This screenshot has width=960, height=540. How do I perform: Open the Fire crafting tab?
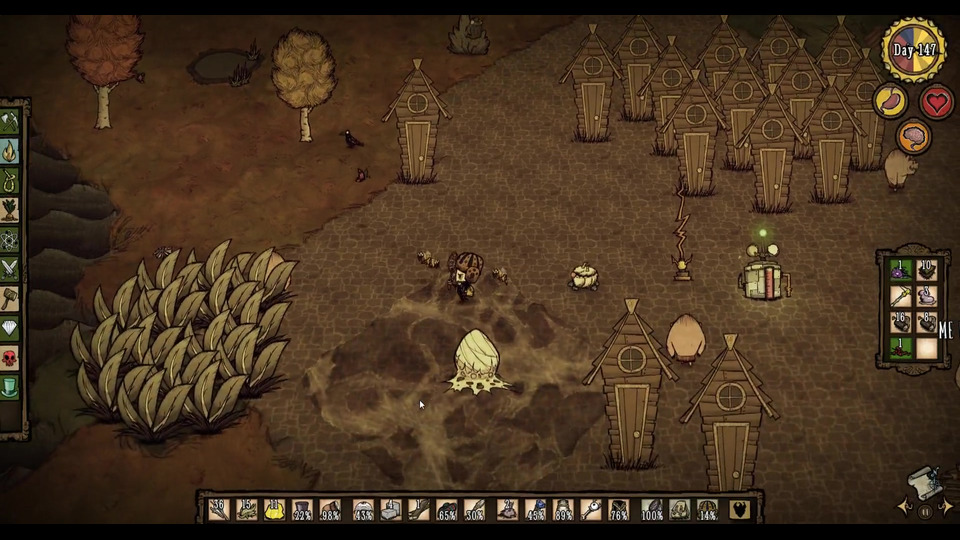[10, 152]
